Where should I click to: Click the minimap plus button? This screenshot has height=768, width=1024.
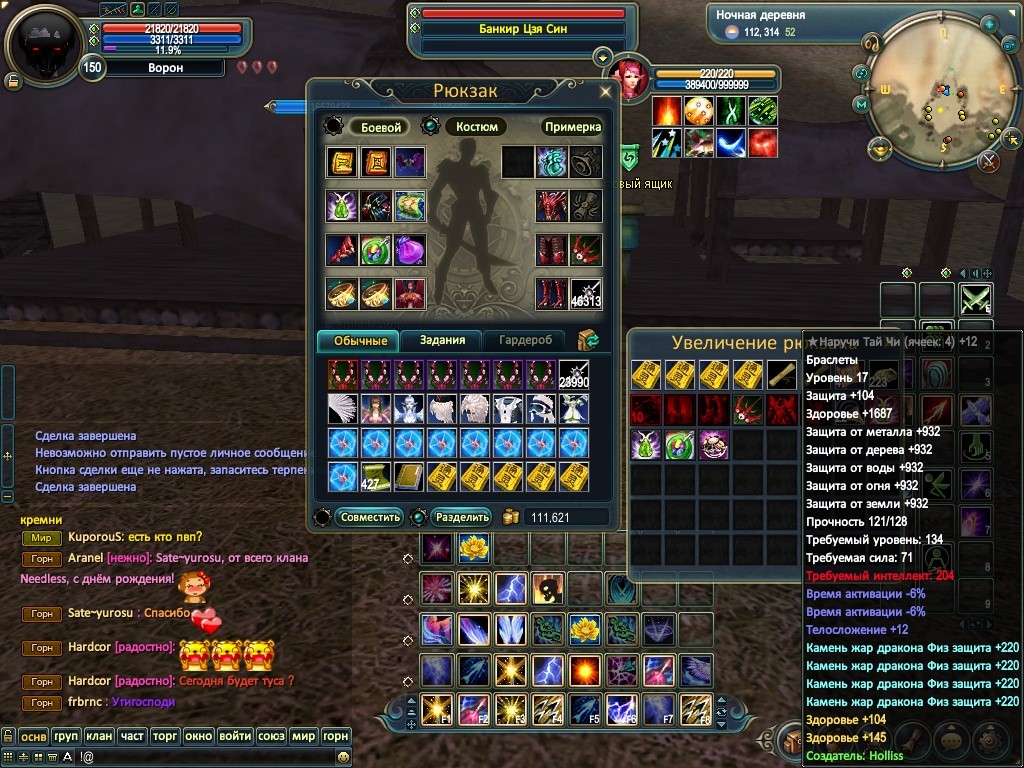click(x=989, y=22)
